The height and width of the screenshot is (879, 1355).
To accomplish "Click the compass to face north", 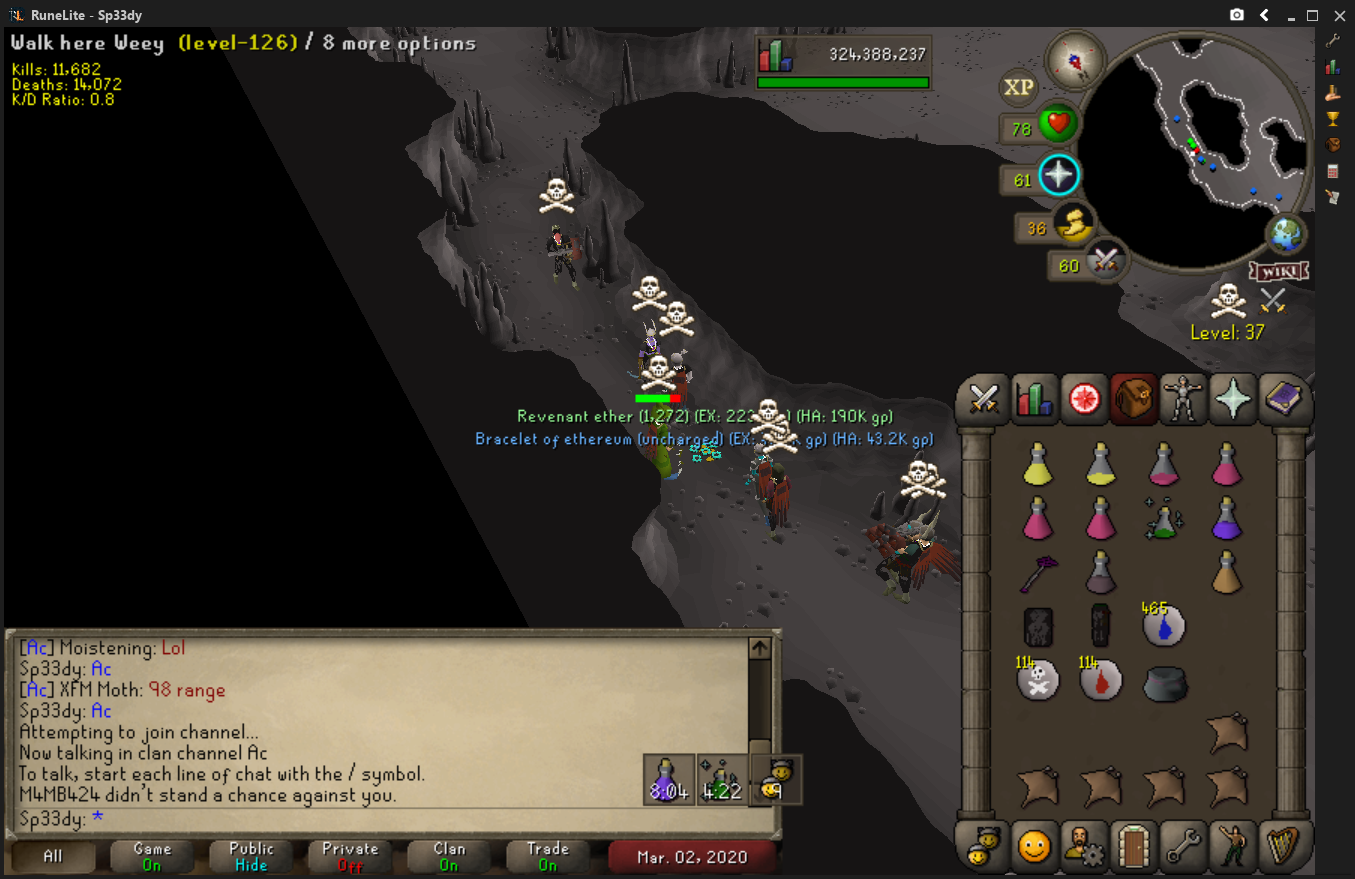I will coord(1076,60).
